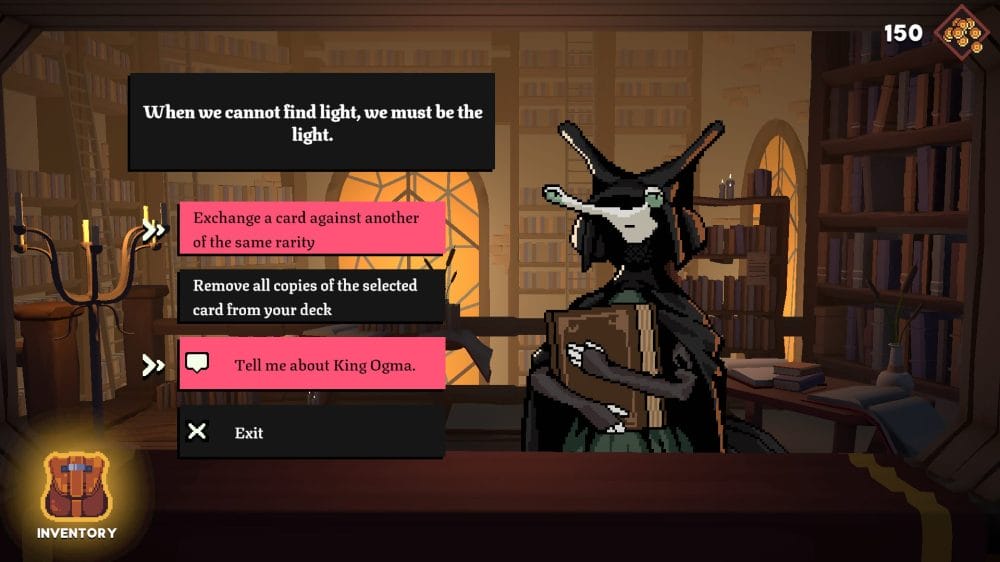Choose "Exchange a card against another" option
The width and height of the screenshot is (1000, 562).
coord(310,230)
